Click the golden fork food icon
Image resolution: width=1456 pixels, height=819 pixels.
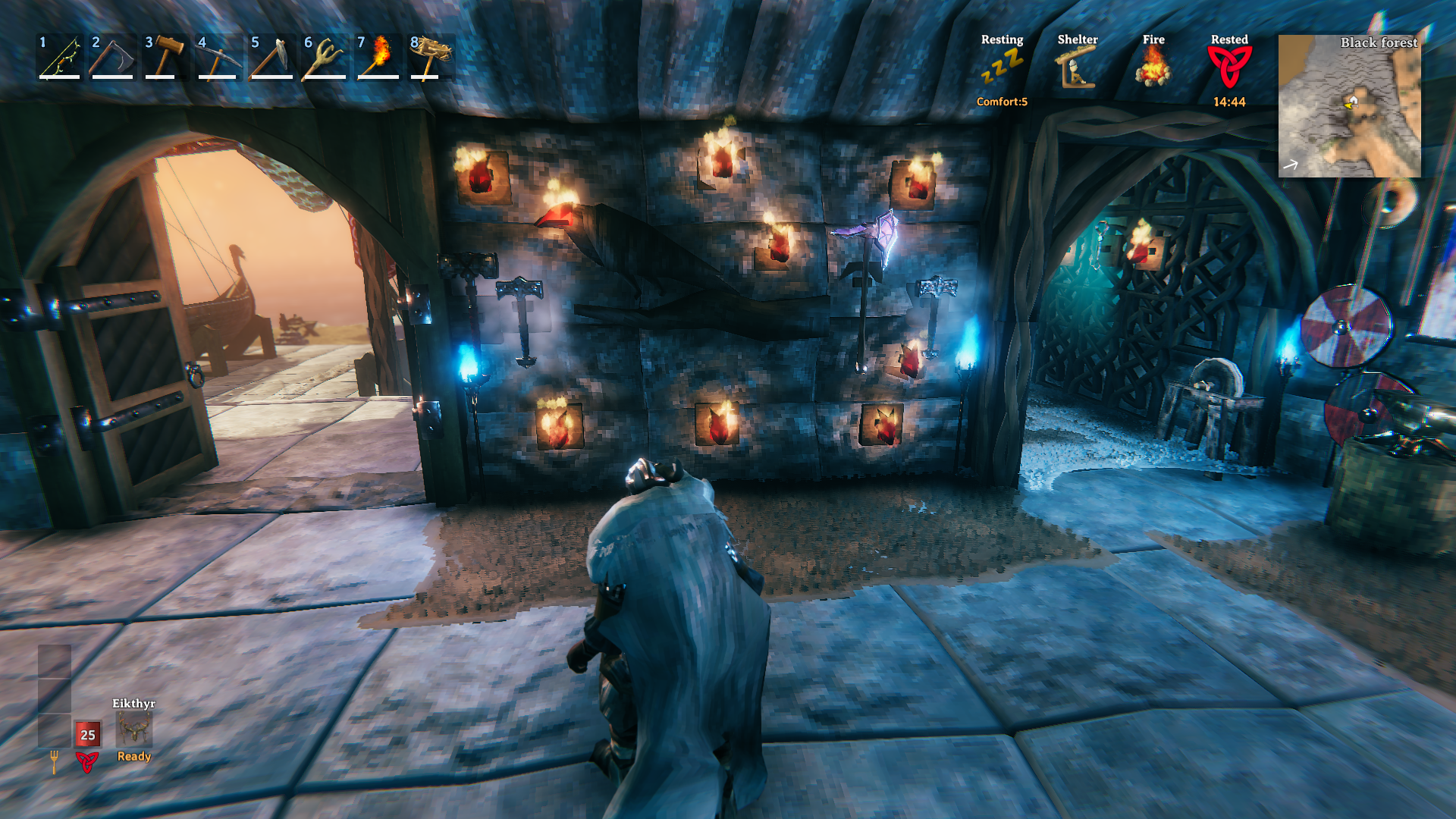[x=54, y=761]
